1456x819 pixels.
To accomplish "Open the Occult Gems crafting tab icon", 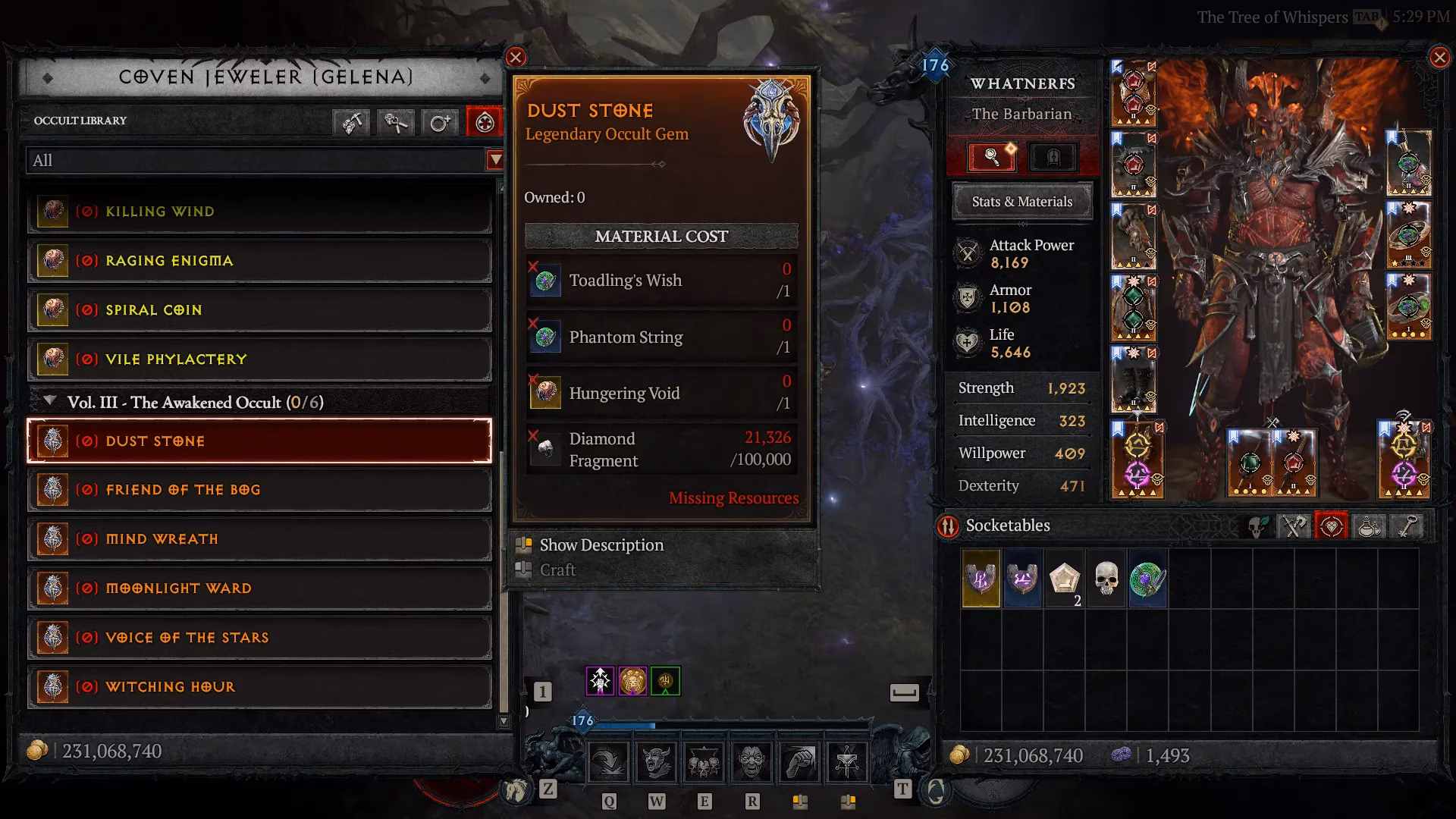I will point(484,122).
